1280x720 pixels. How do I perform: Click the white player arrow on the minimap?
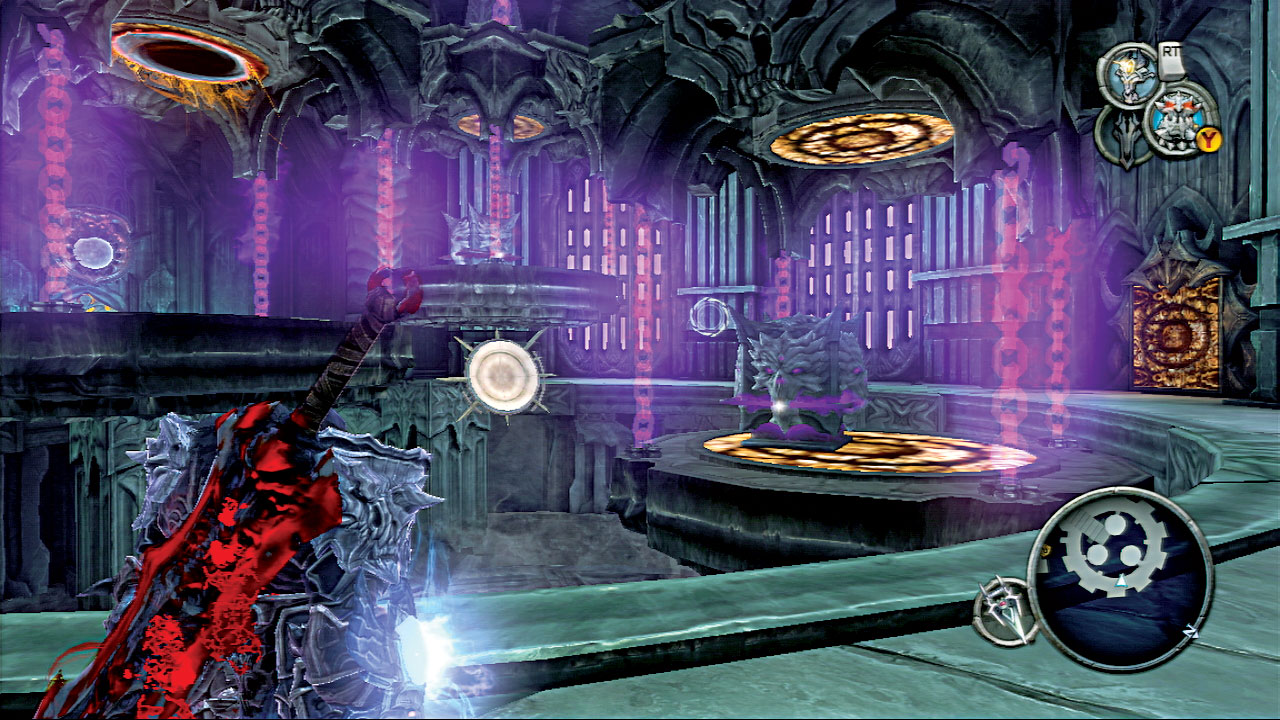pyautogui.click(x=1120, y=581)
